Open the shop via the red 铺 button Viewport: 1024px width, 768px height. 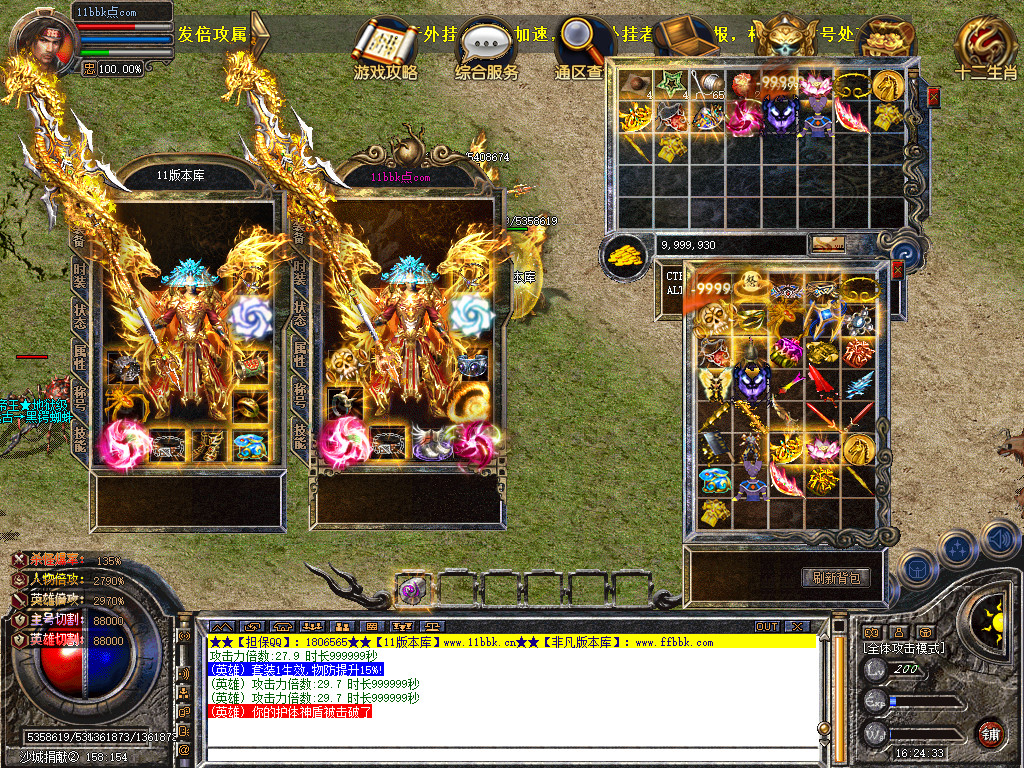point(990,732)
